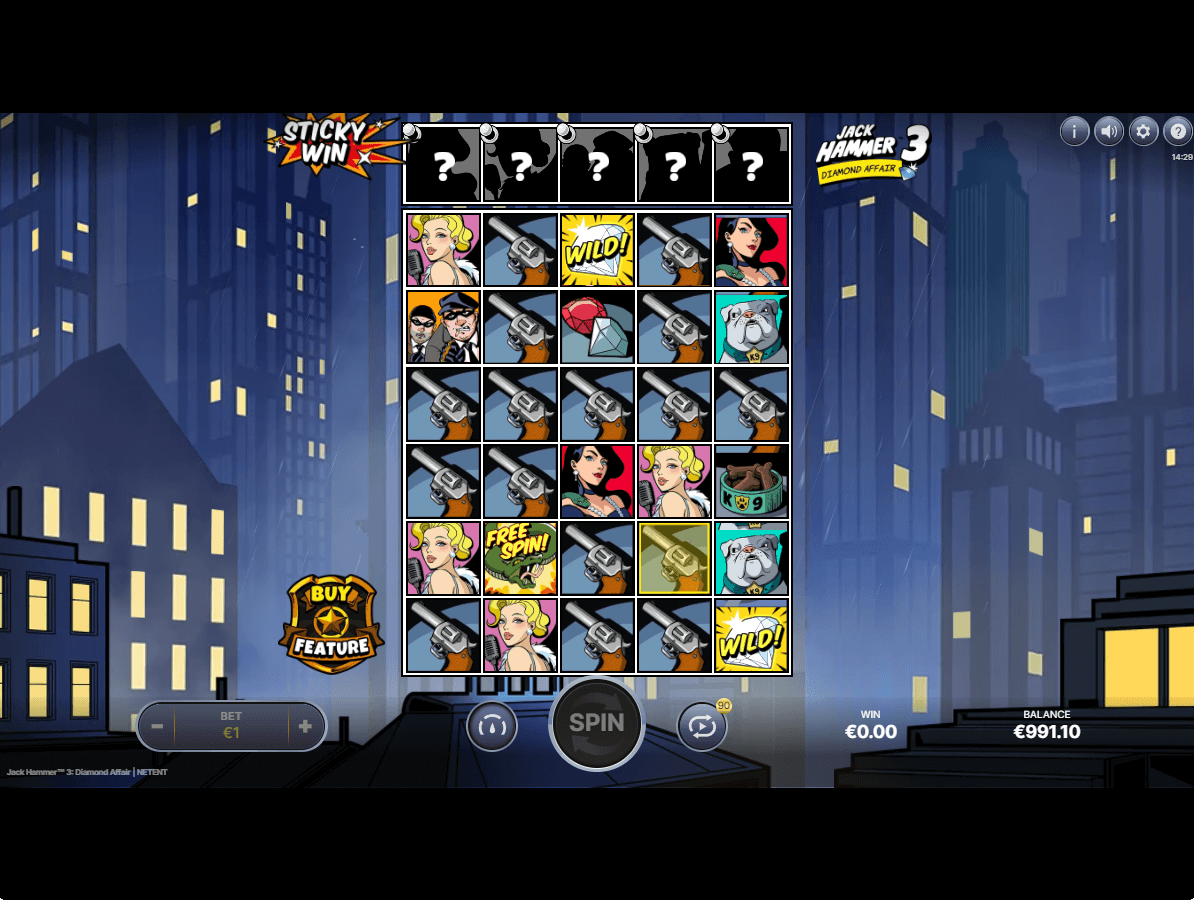Open the gear settings menu
1194x900 pixels.
1143,131
